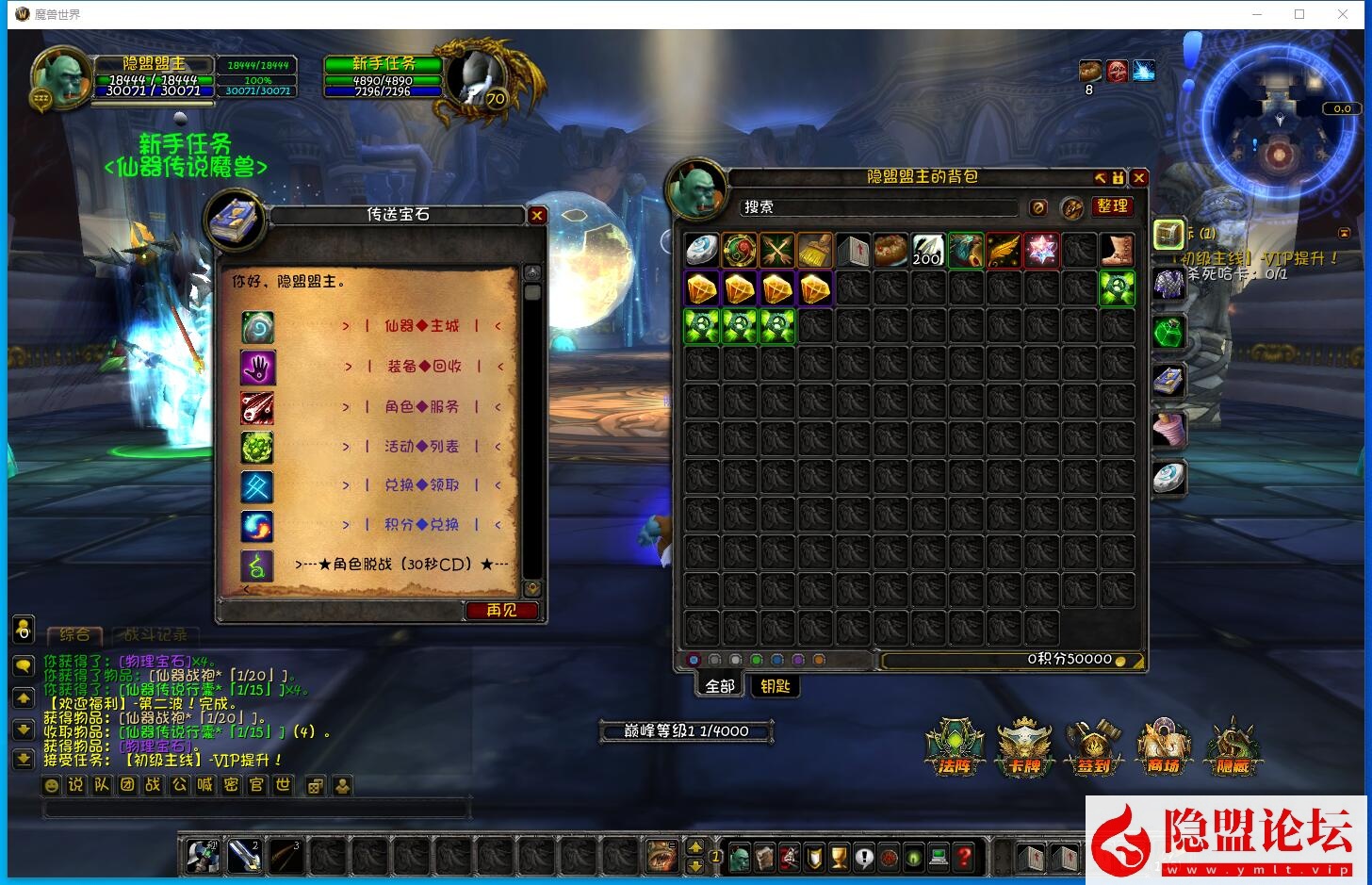Choose the 活动◆列表 entry
1372x885 pixels.
421,447
